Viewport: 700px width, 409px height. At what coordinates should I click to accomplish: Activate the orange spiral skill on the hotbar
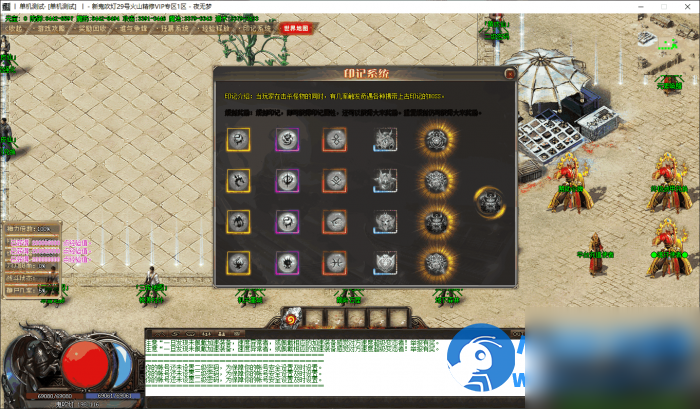[x=290, y=318]
